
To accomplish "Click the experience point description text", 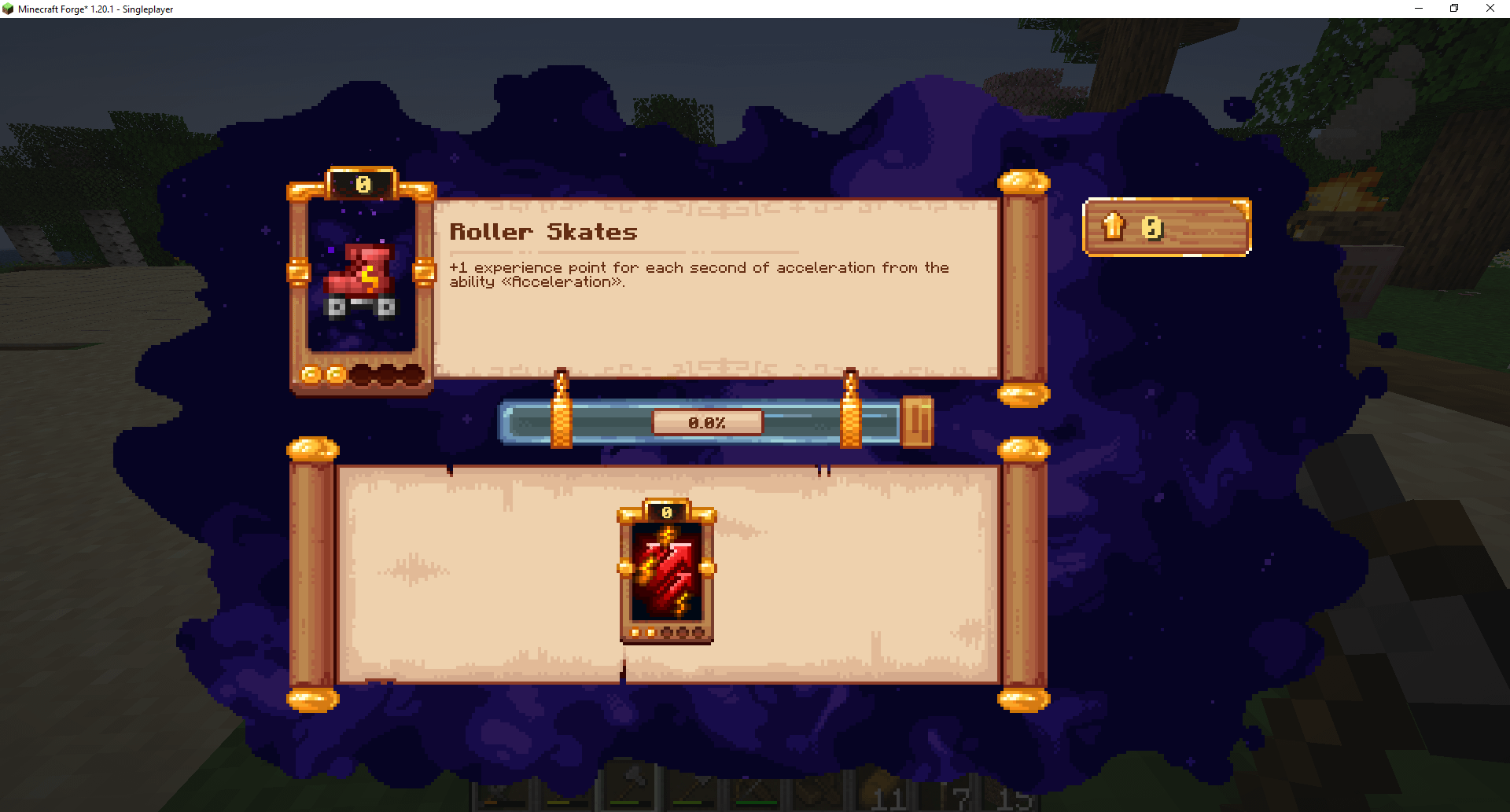I will [698, 267].
